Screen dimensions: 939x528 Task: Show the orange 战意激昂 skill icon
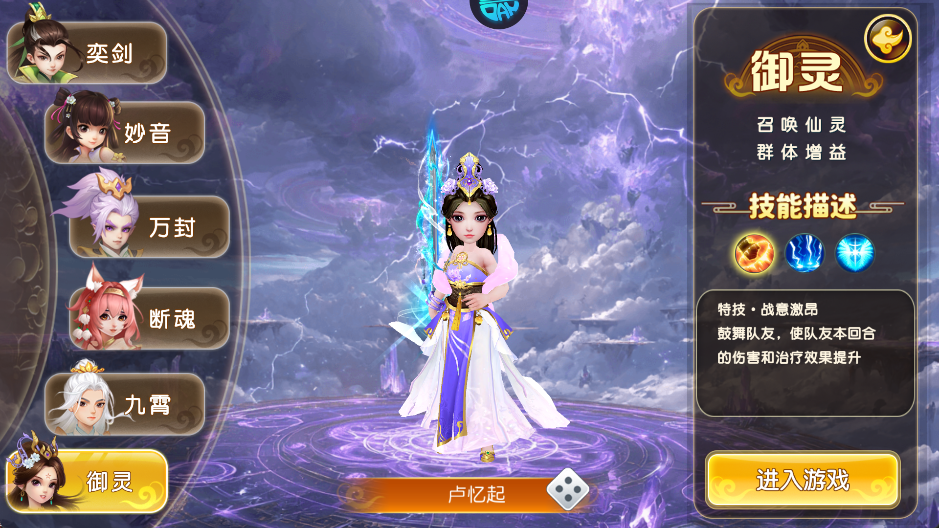click(754, 253)
